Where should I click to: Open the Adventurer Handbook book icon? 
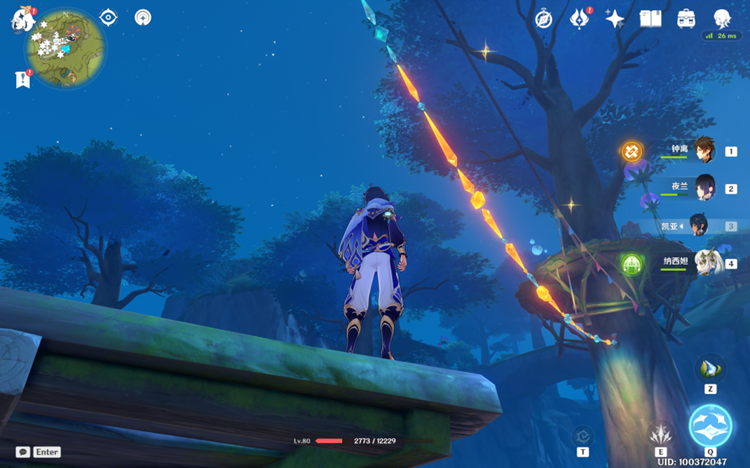click(x=651, y=18)
